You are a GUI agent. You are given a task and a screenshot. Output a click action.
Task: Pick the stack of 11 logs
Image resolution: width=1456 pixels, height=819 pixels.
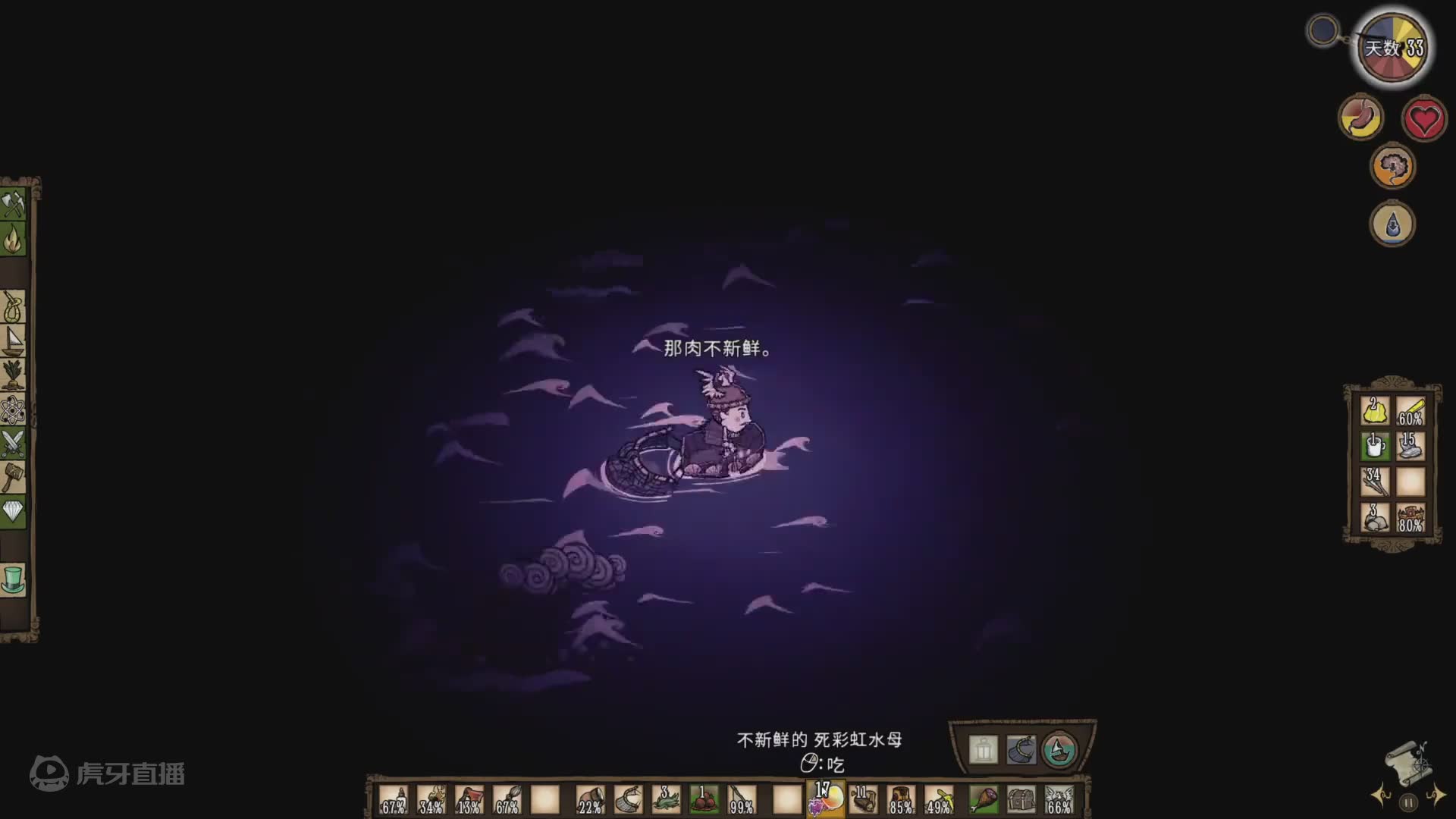click(x=864, y=799)
